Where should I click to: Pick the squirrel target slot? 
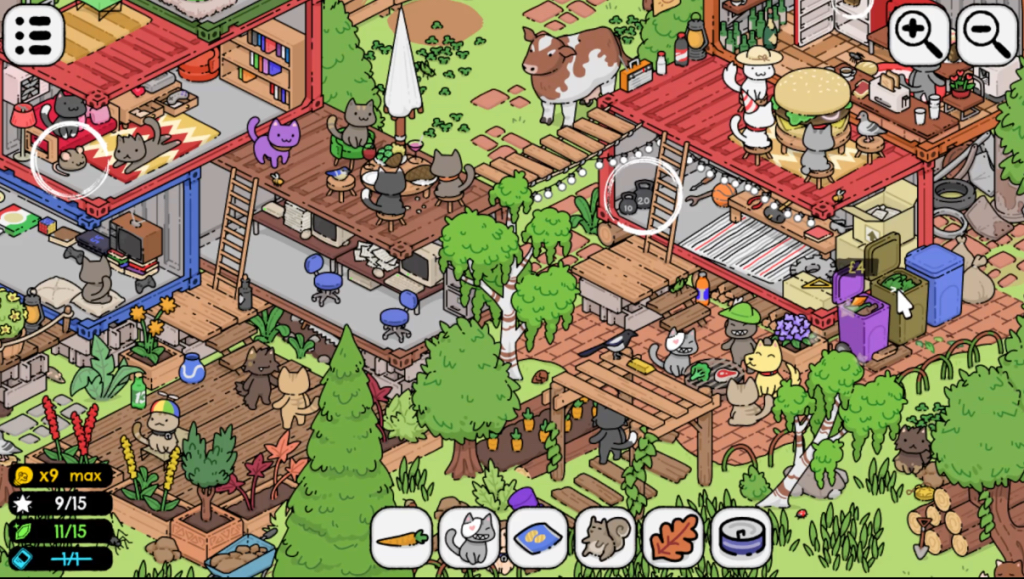pos(605,537)
